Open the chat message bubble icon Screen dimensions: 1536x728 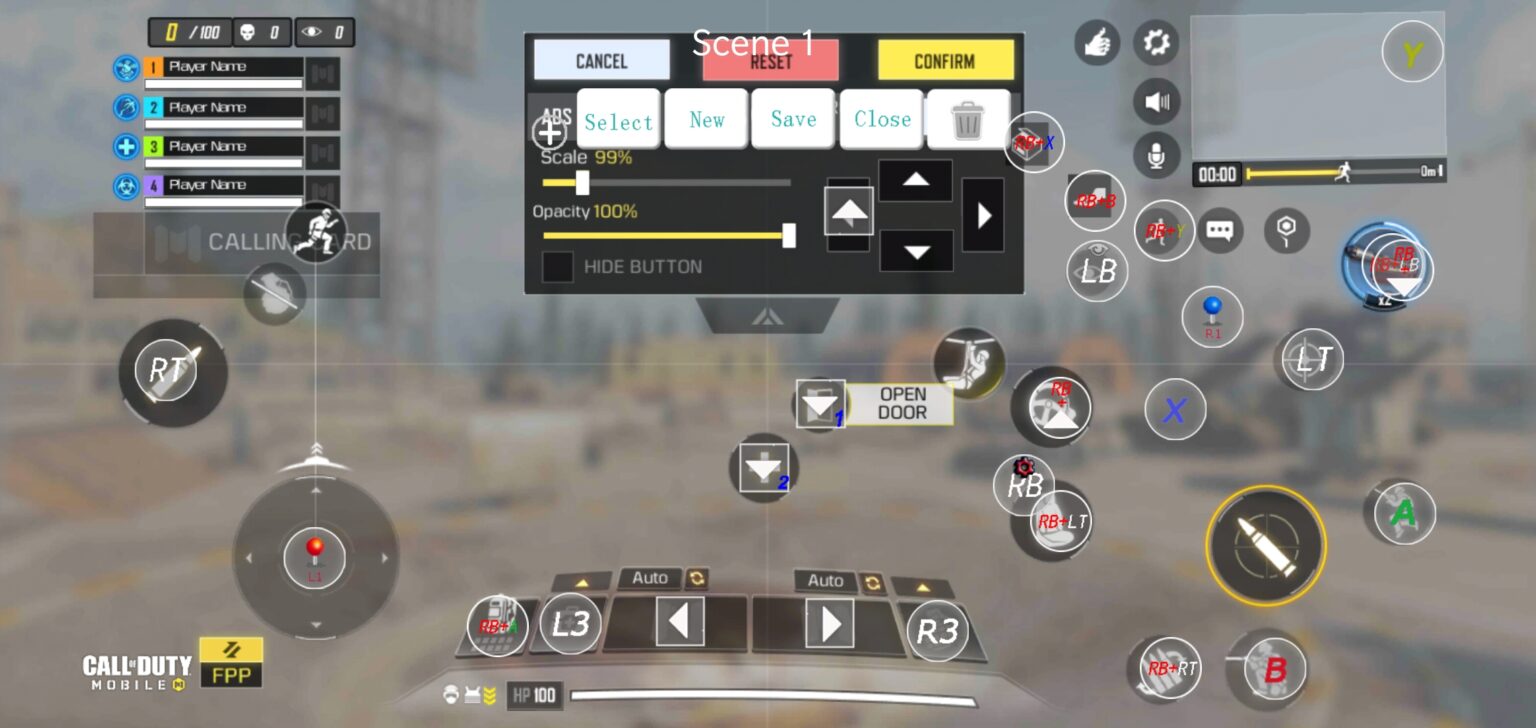[x=1222, y=230]
